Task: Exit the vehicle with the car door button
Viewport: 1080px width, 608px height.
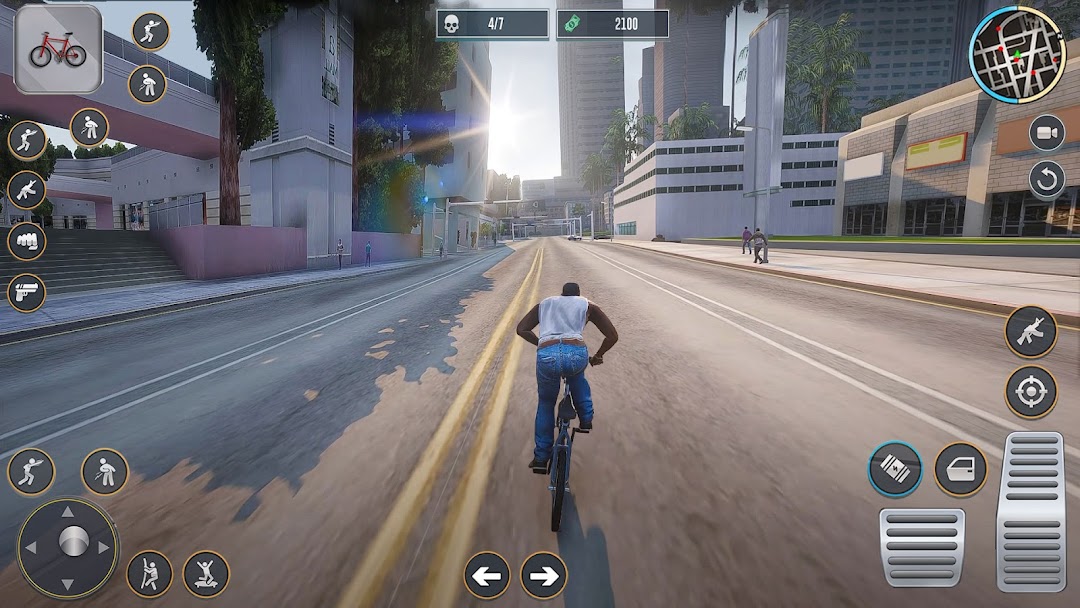Action: click(961, 469)
